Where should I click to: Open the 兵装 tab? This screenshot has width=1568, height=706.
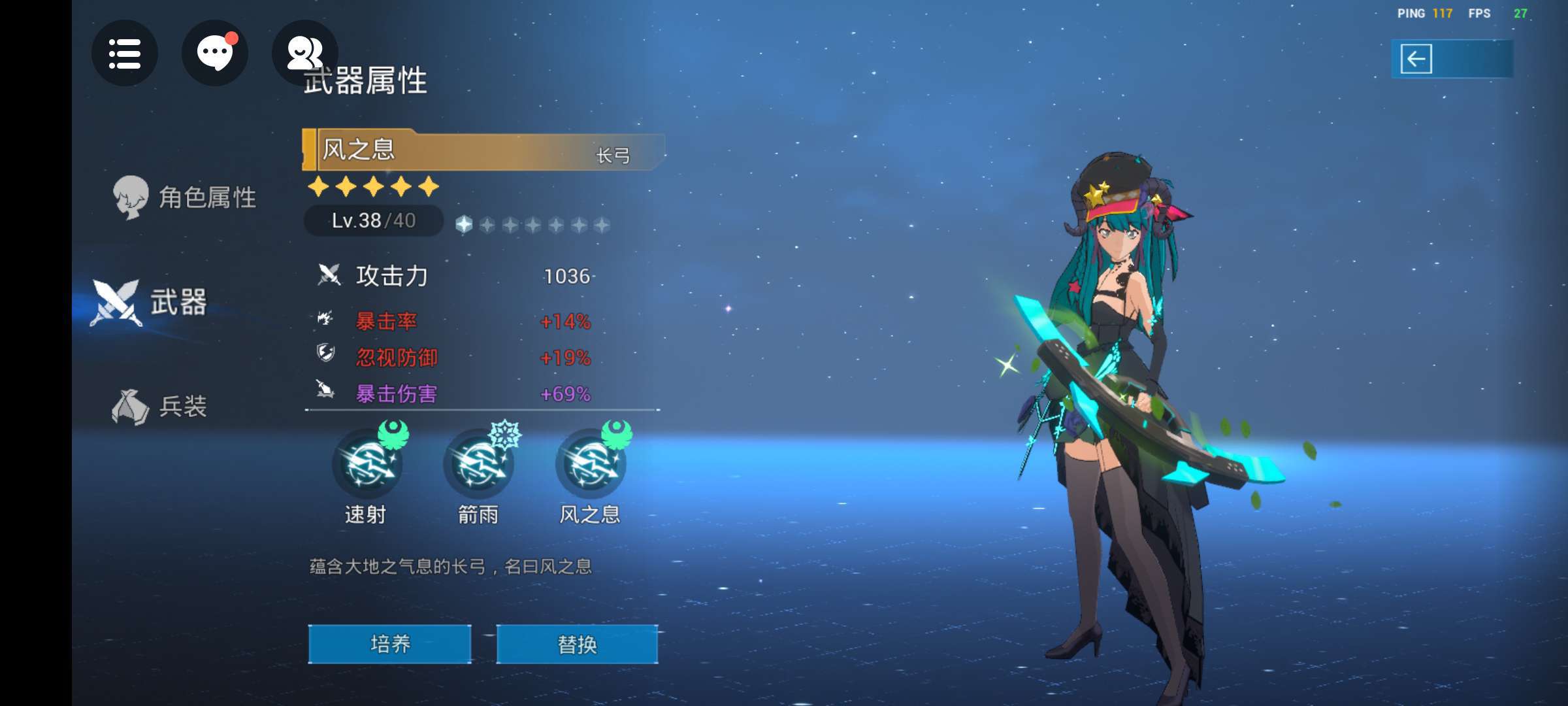click(x=160, y=407)
